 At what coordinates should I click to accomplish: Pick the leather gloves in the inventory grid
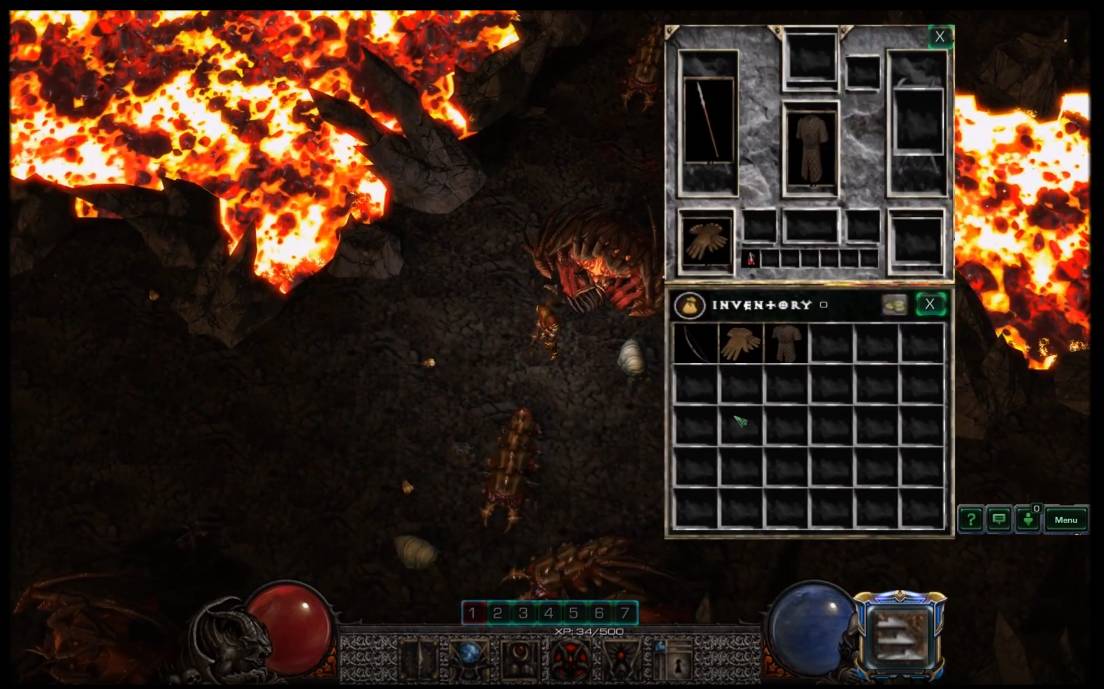(x=740, y=343)
